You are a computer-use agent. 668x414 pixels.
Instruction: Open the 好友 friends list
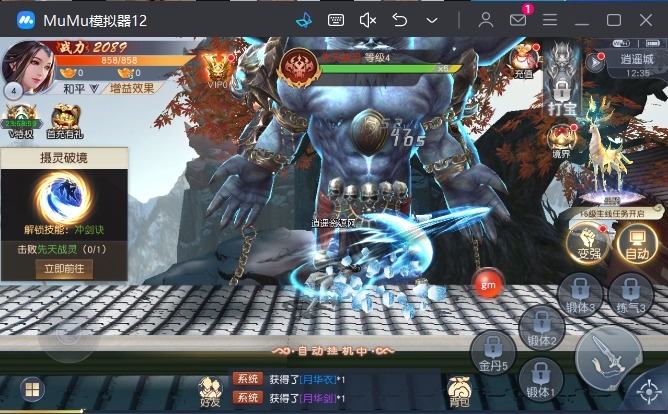pyautogui.click(x=209, y=390)
